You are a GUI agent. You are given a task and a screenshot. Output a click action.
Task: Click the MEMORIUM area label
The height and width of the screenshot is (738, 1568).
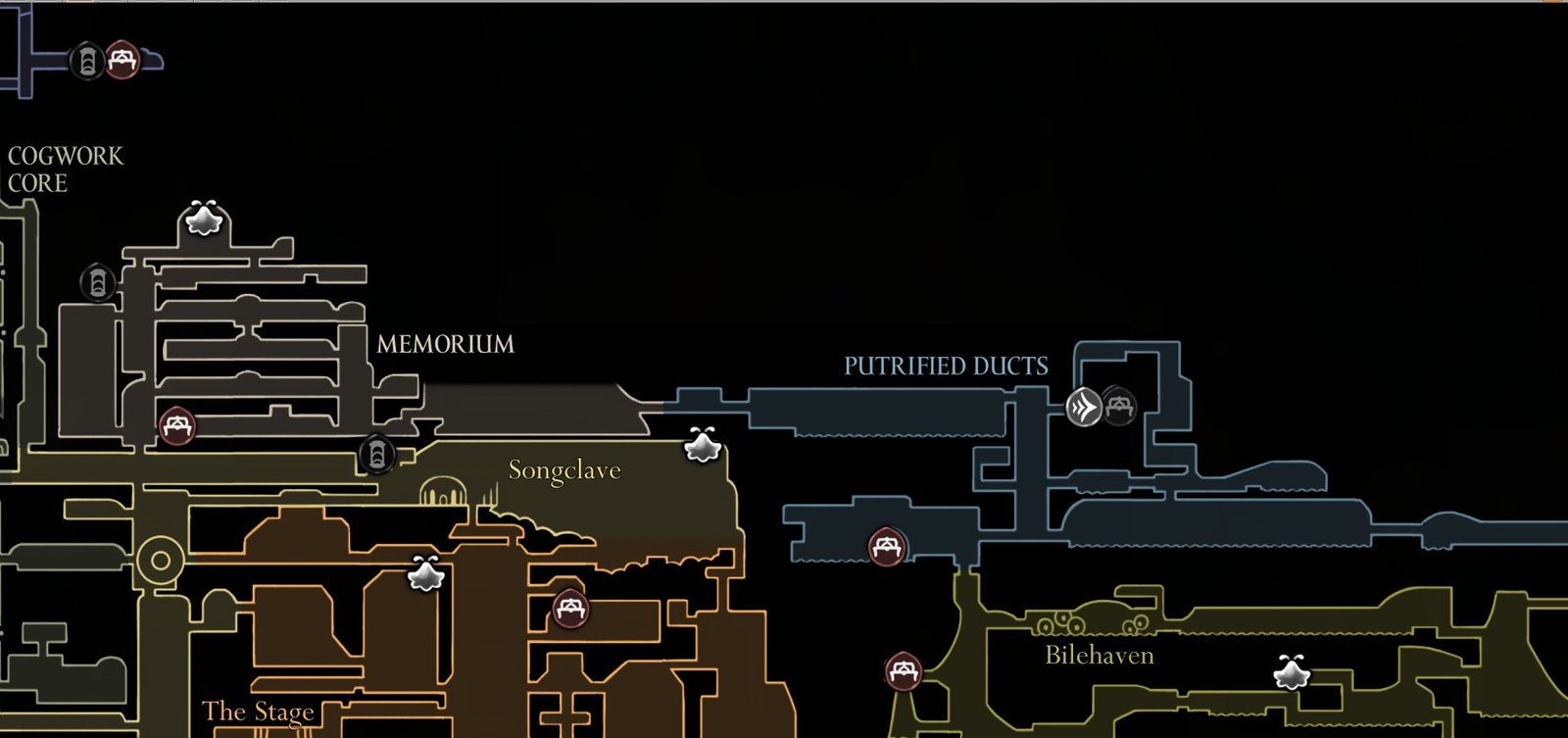[445, 345]
